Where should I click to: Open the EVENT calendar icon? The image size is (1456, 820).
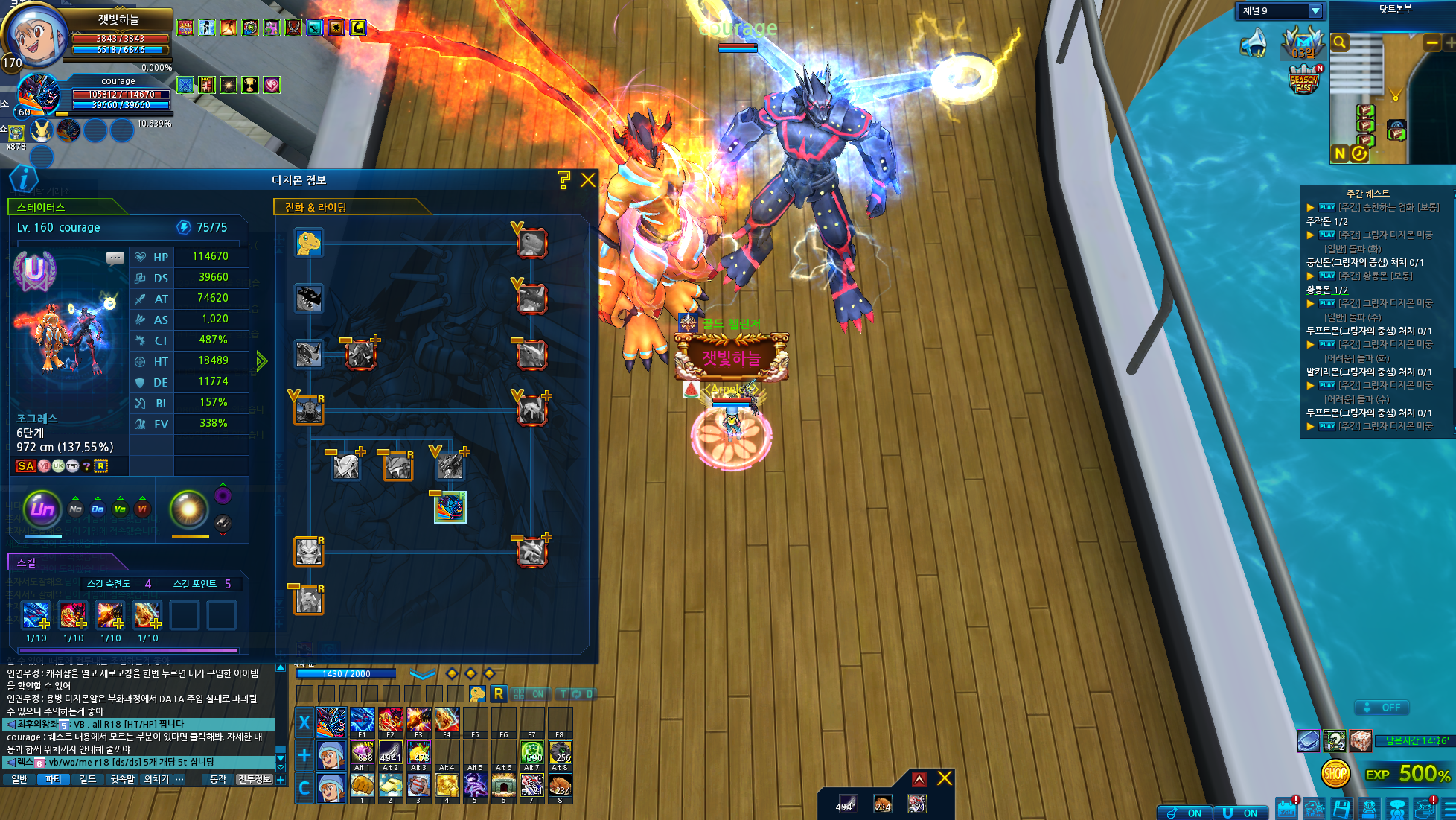[x=1286, y=809]
